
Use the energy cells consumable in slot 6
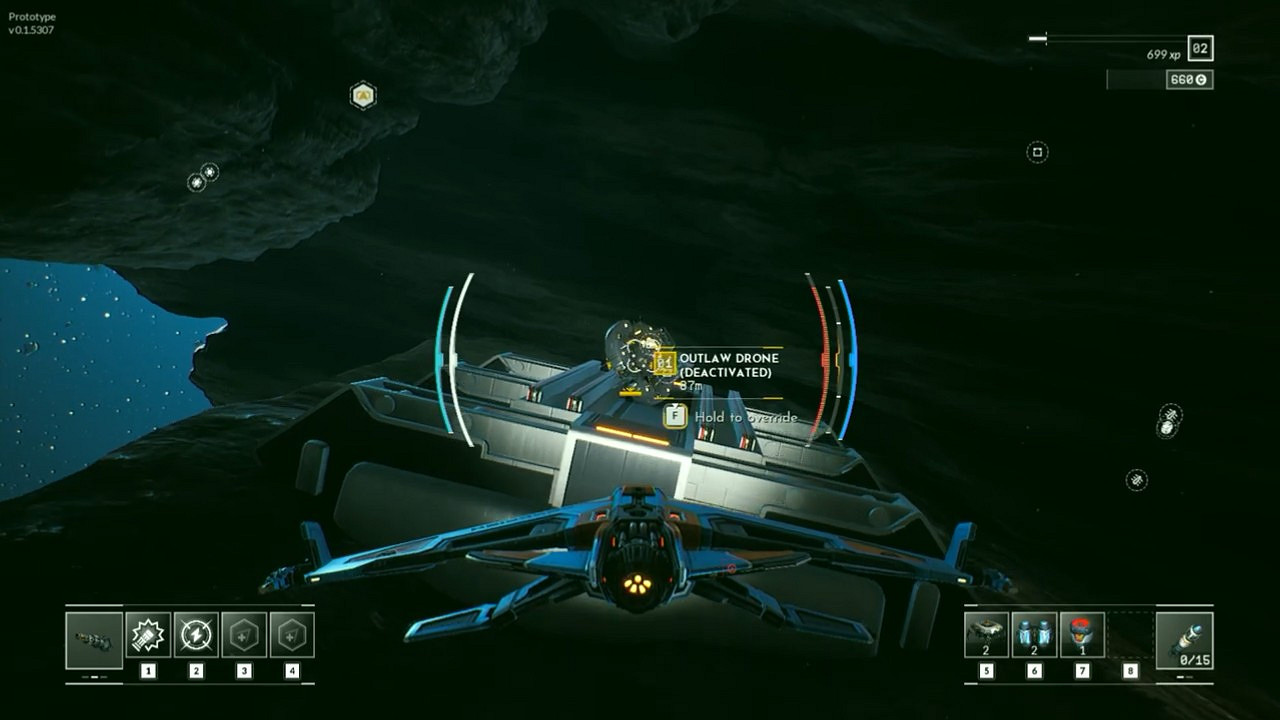tap(1034, 632)
